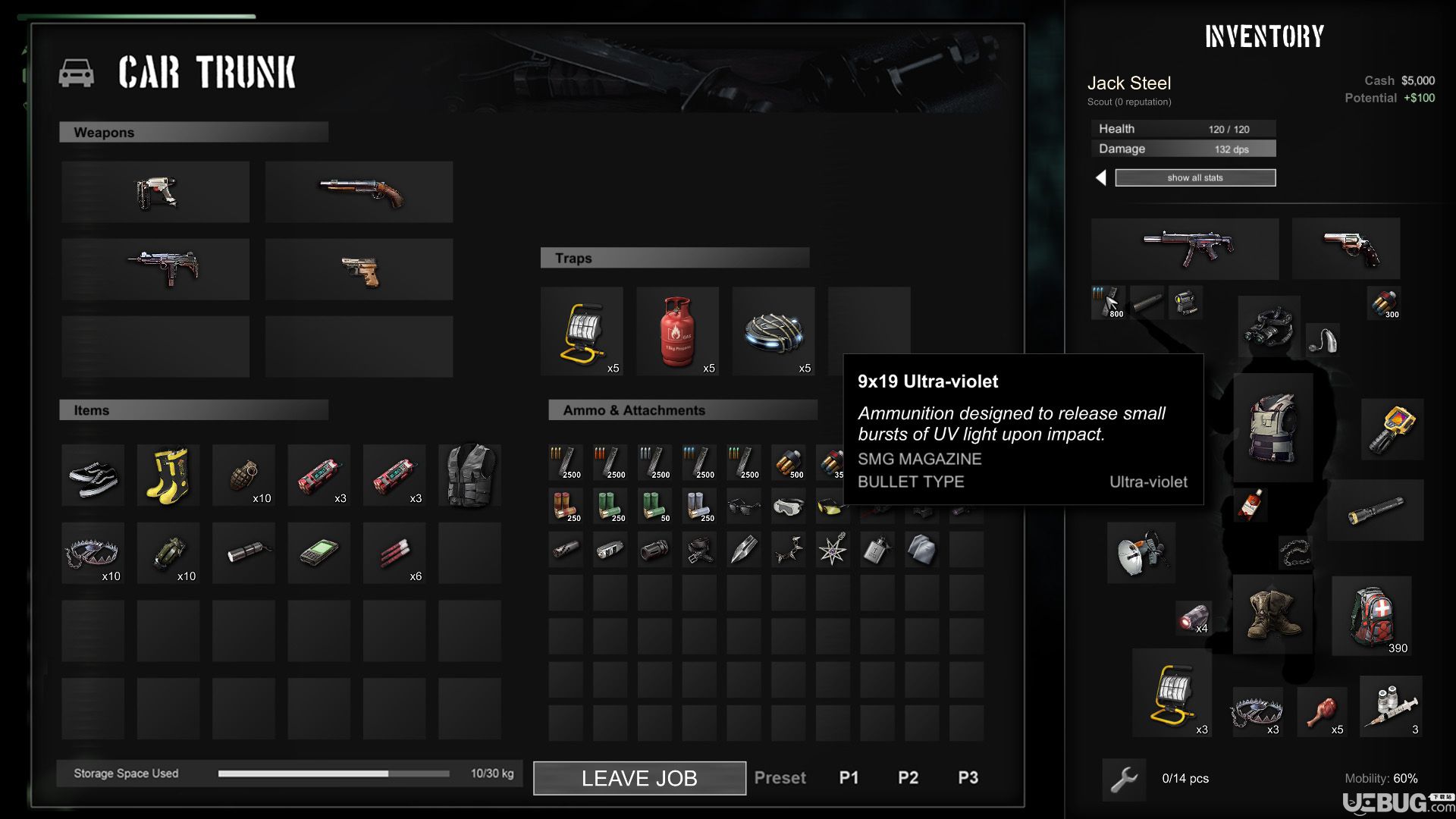Image resolution: width=1456 pixels, height=819 pixels.
Task: Click the white arrow beside show all stats
Action: (1101, 177)
